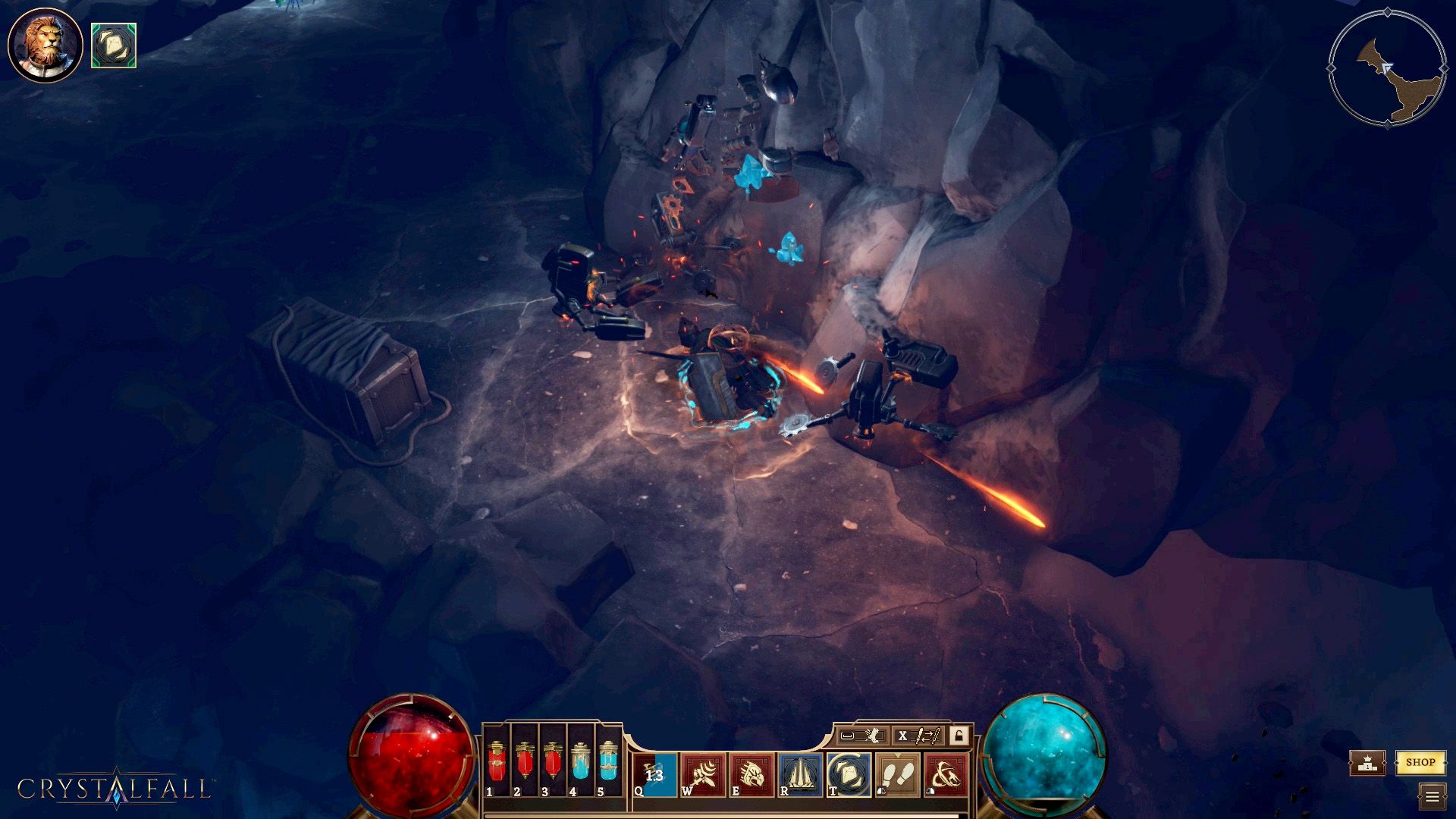Click the X weapon swap button
The height and width of the screenshot is (819, 1456).
coord(918,736)
